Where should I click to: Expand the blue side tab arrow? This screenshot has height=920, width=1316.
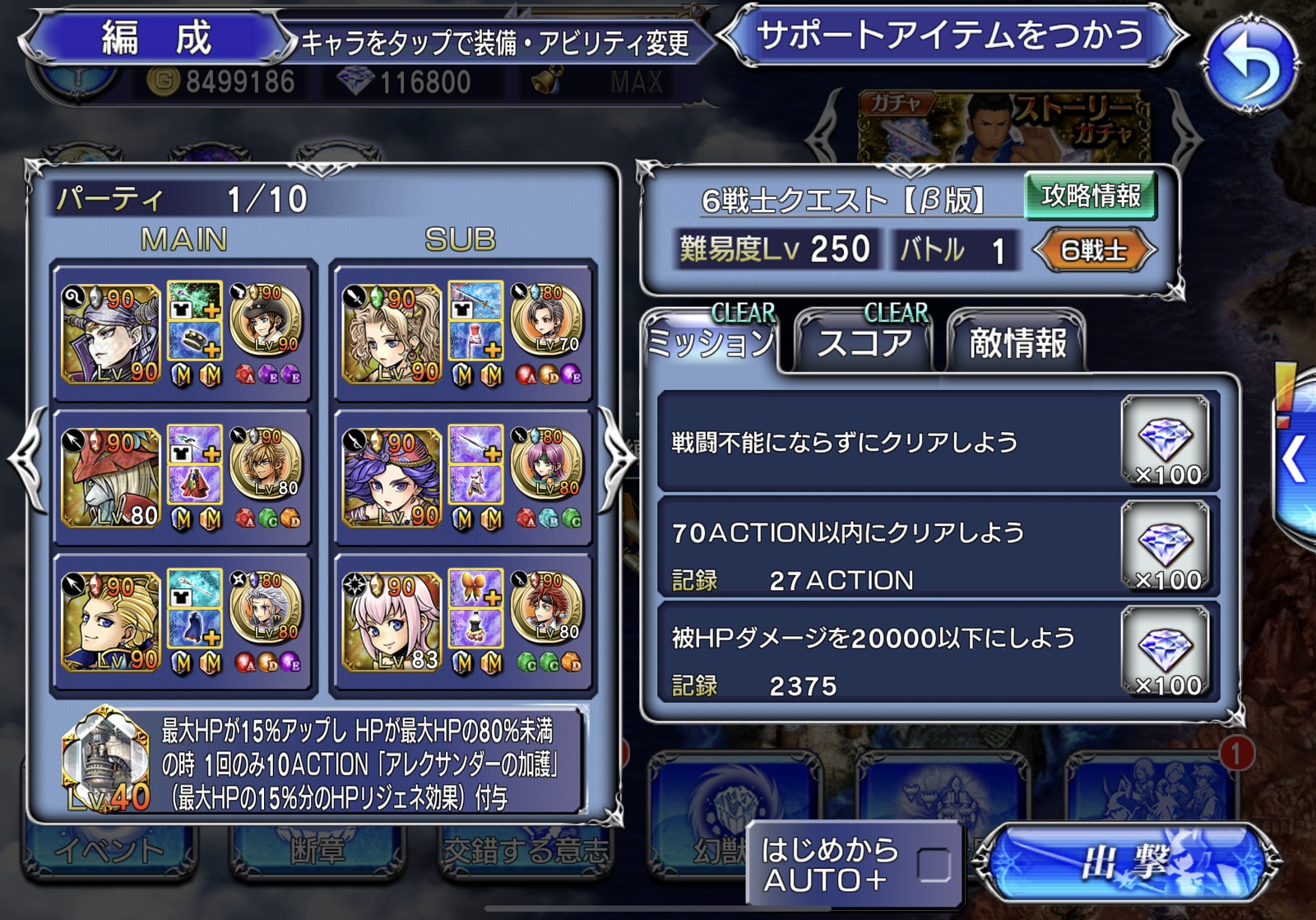pyautogui.click(x=1295, y=459)
